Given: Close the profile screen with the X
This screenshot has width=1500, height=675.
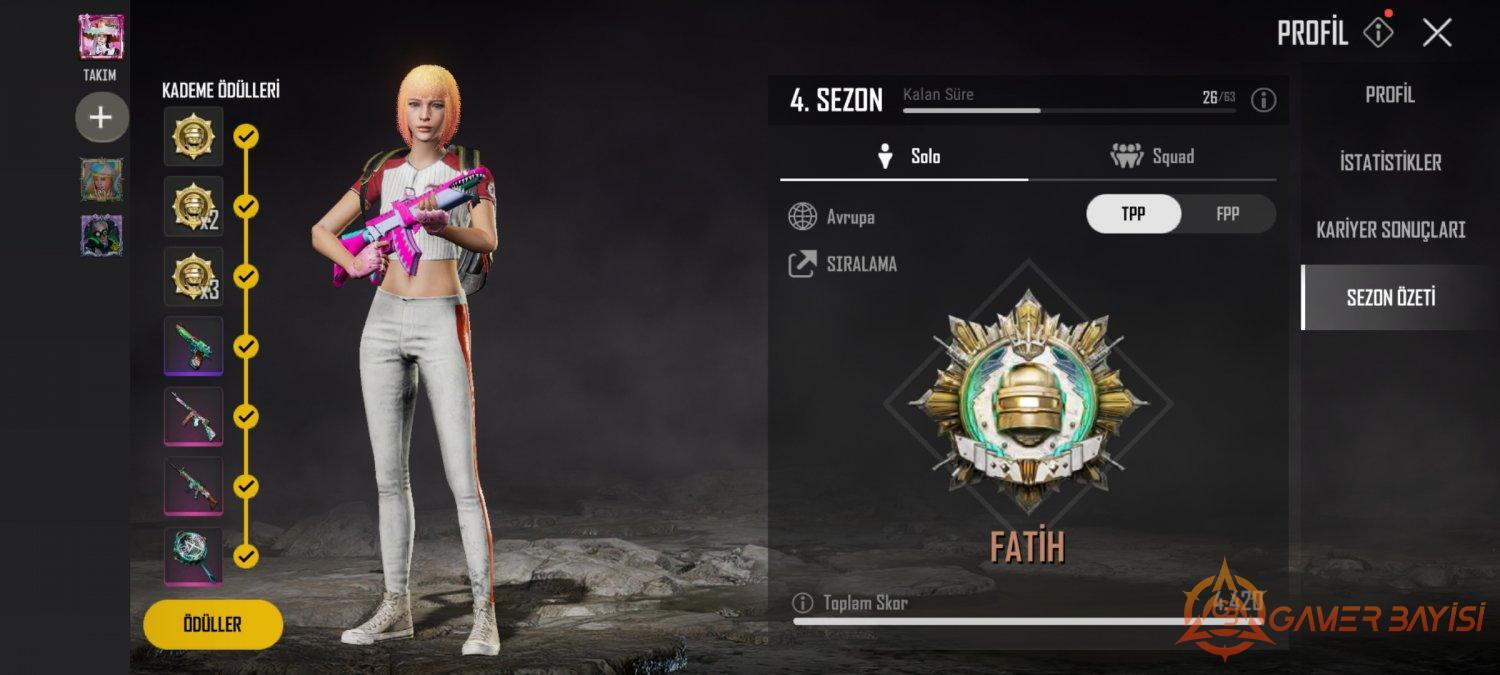Looking at the screenshot, I should click(1437, 33).
